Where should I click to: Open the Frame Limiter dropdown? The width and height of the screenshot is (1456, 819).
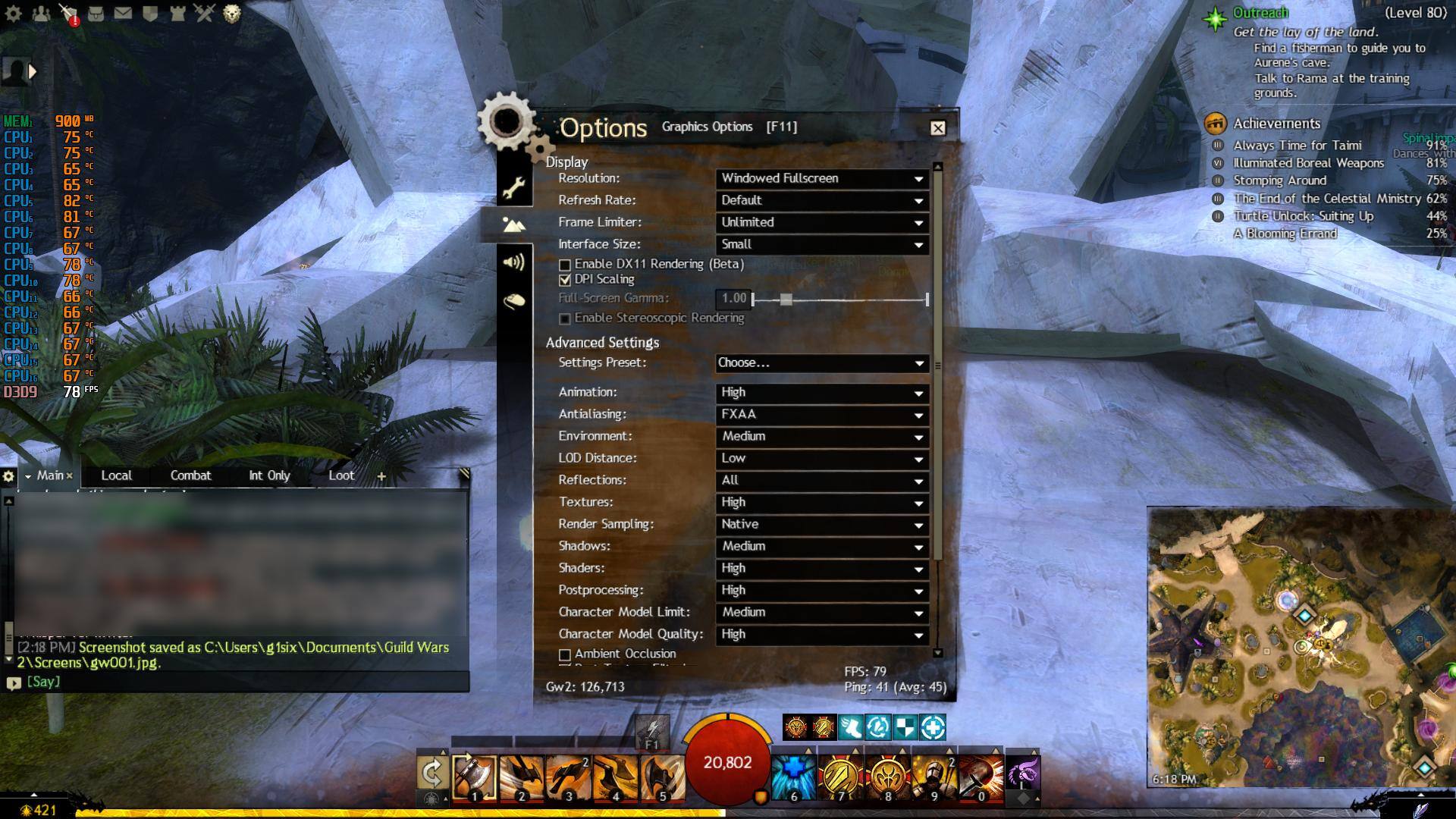click(x=822, y=223)
